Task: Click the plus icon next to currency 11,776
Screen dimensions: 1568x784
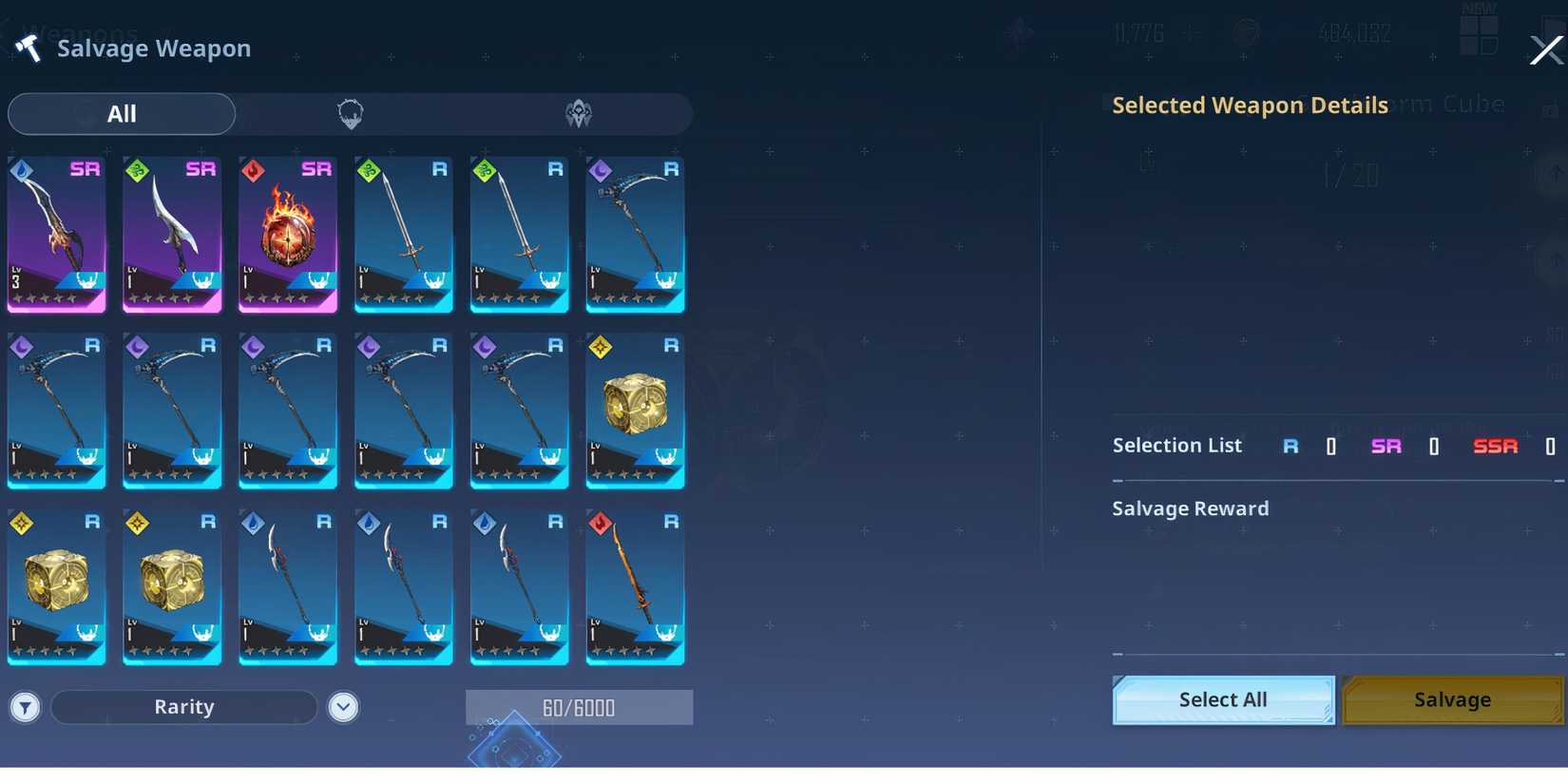Action: click(x=1191, y=32)
